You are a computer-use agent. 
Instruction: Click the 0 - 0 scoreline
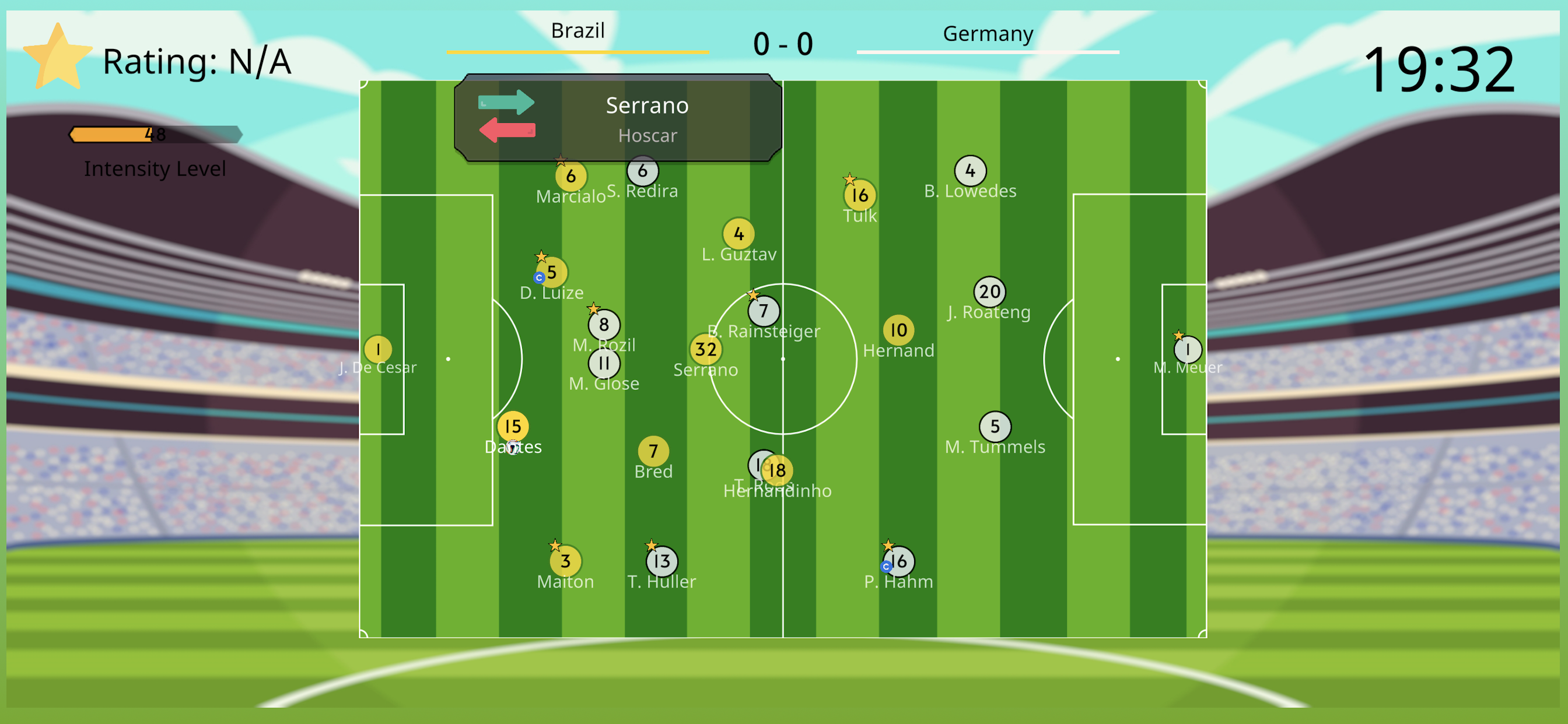[x=782, y=43]
